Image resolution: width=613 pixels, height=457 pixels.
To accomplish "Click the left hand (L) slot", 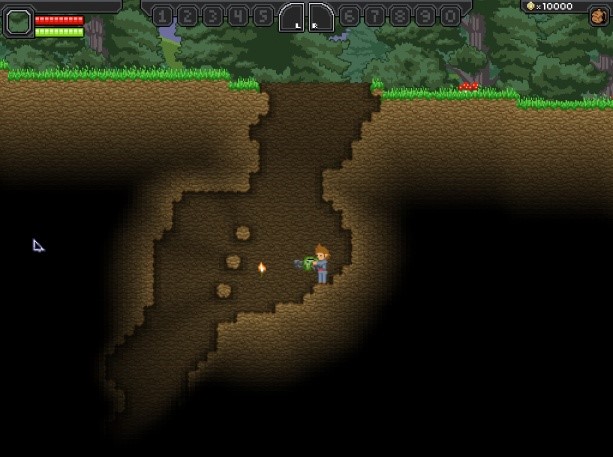I will point(291,17).
